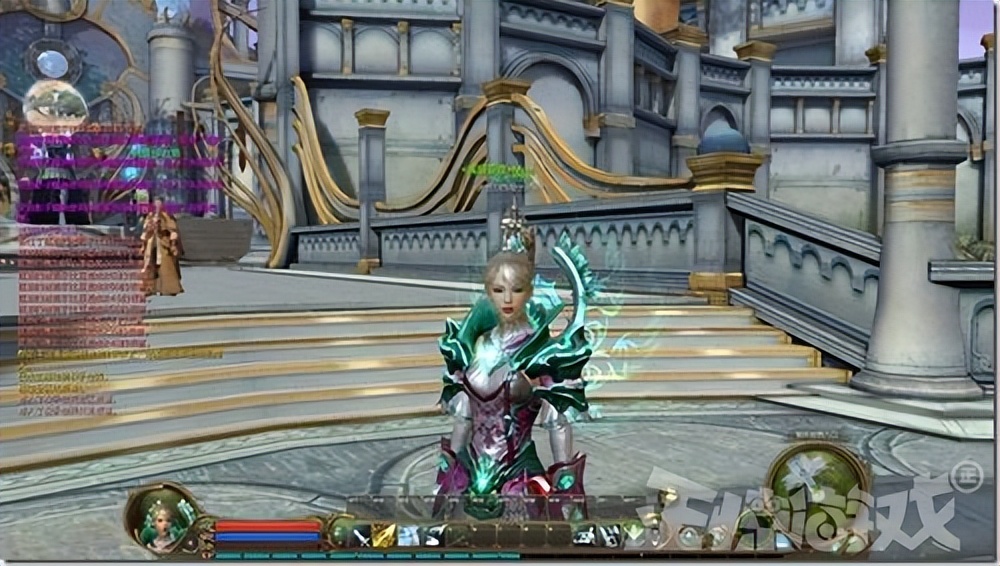Click the player character portrait
This screenshot has width=1000, height=566.
click(x=158, y=519)
